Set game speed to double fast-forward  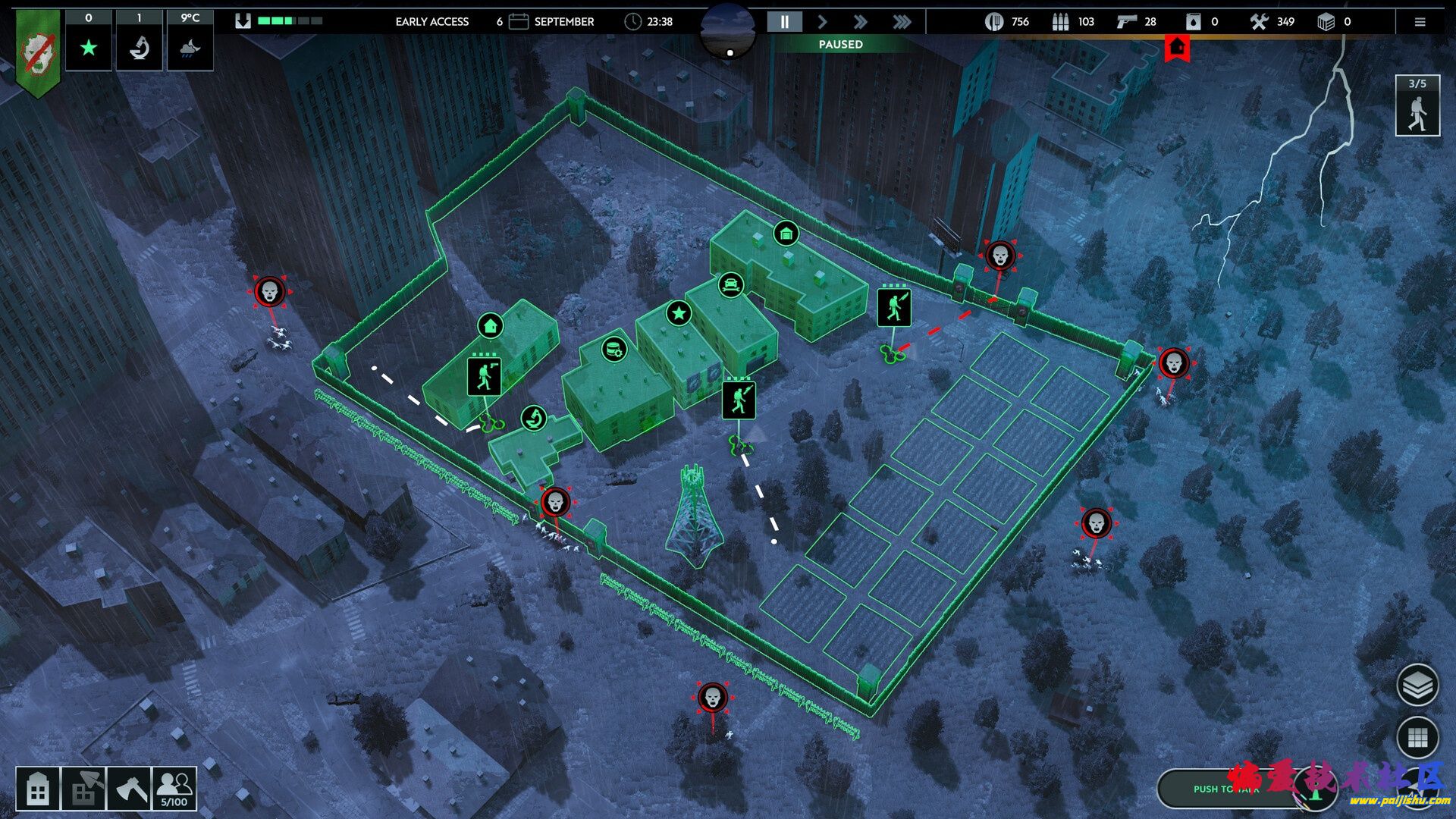pyautogui.click(x=860, y=22)
